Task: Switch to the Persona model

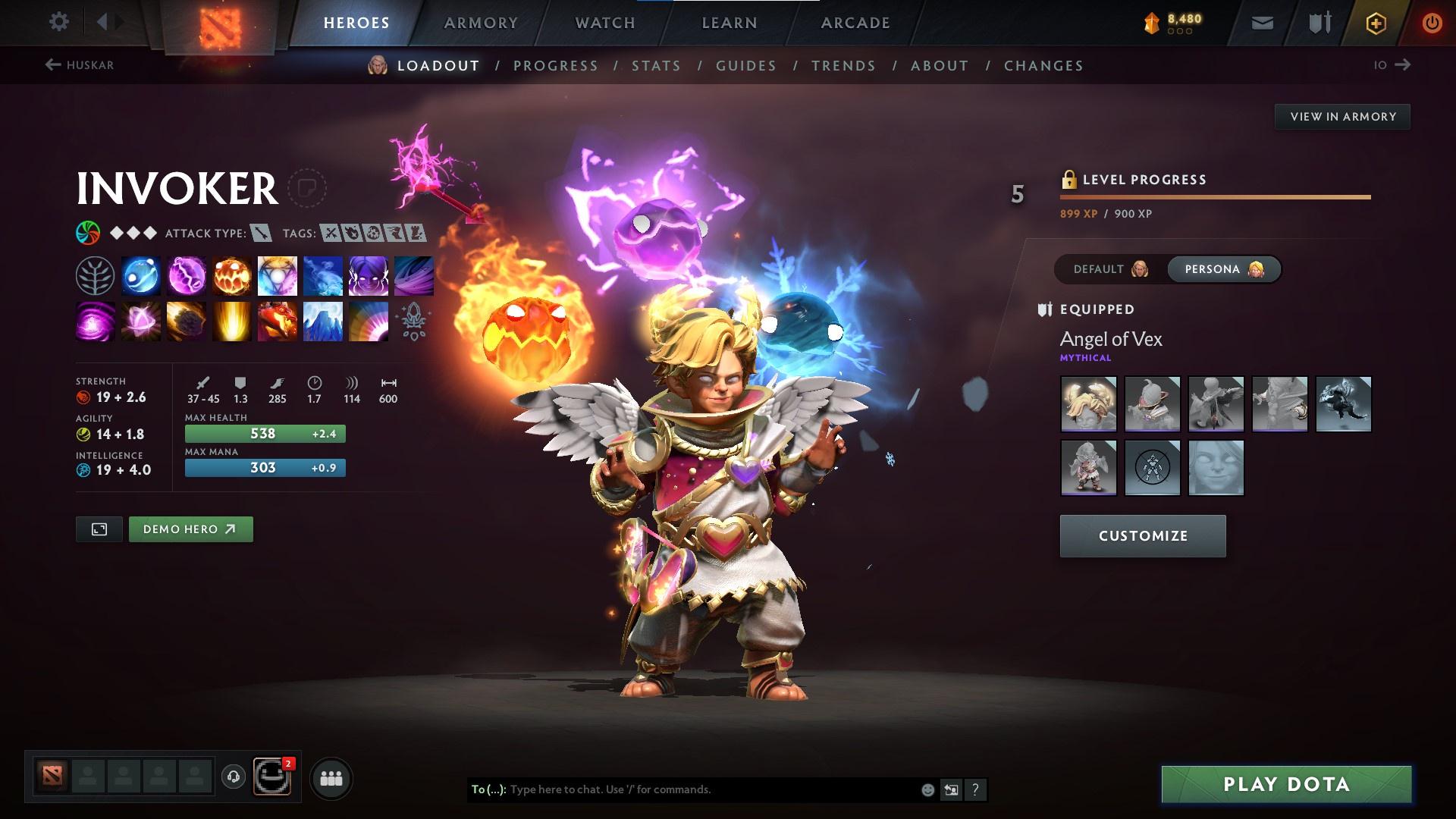Action: click(x=1223, y=268)
